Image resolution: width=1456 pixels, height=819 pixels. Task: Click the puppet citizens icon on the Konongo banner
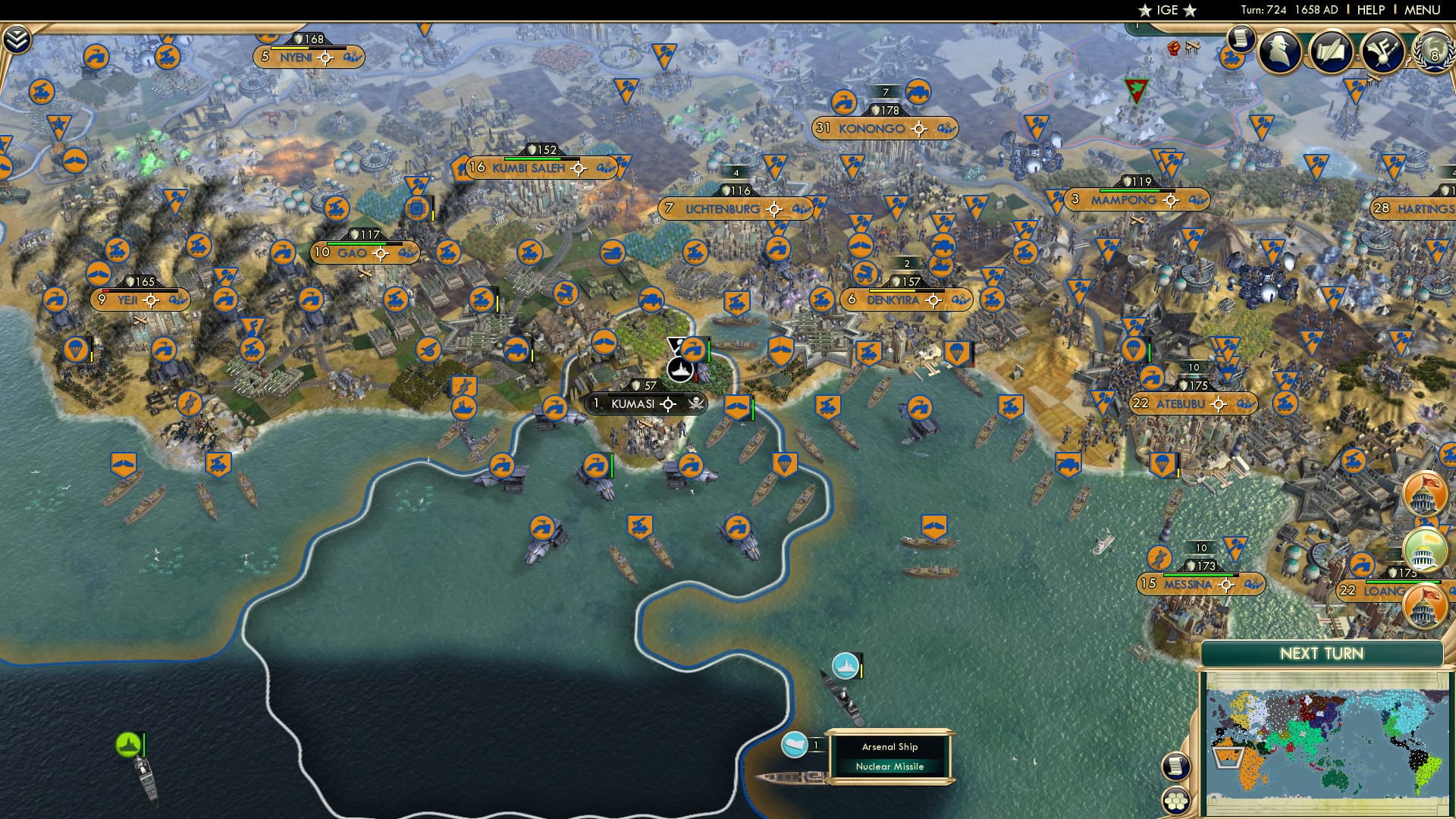click(945, 129)
